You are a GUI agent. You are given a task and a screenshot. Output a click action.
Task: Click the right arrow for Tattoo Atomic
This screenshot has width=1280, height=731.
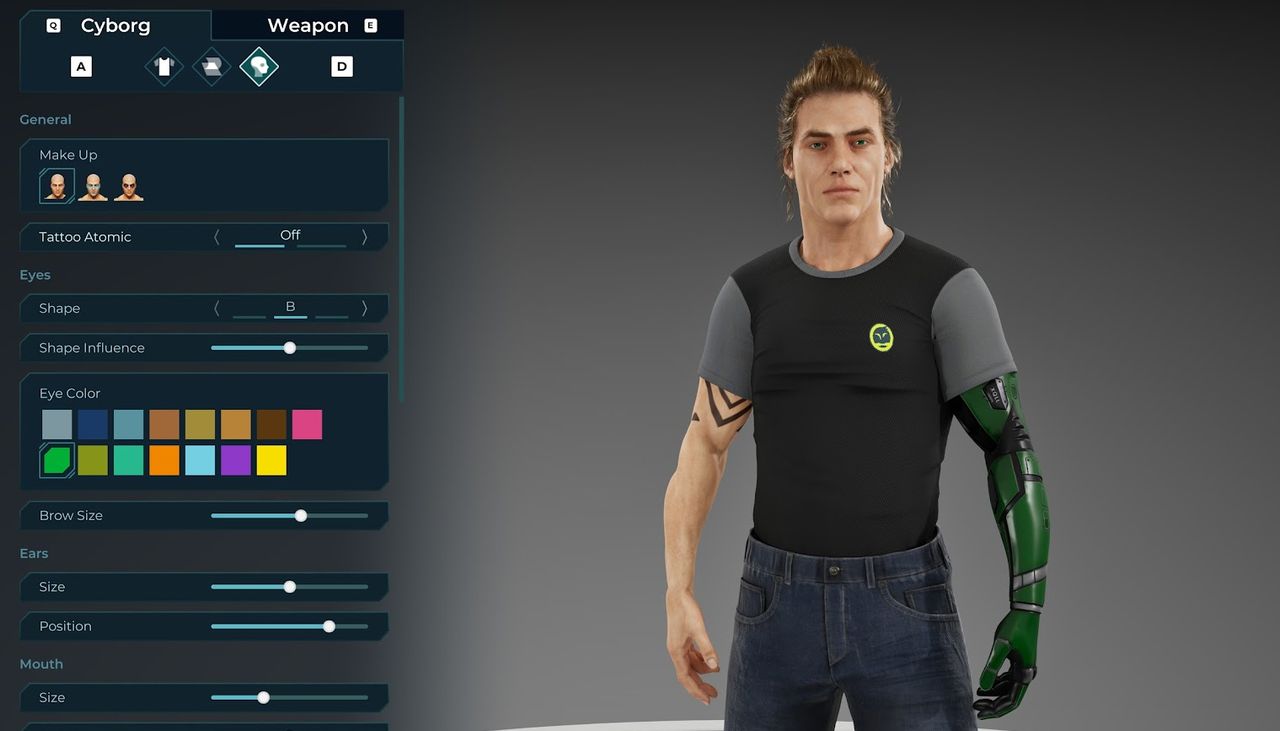[x=364, y=237]
